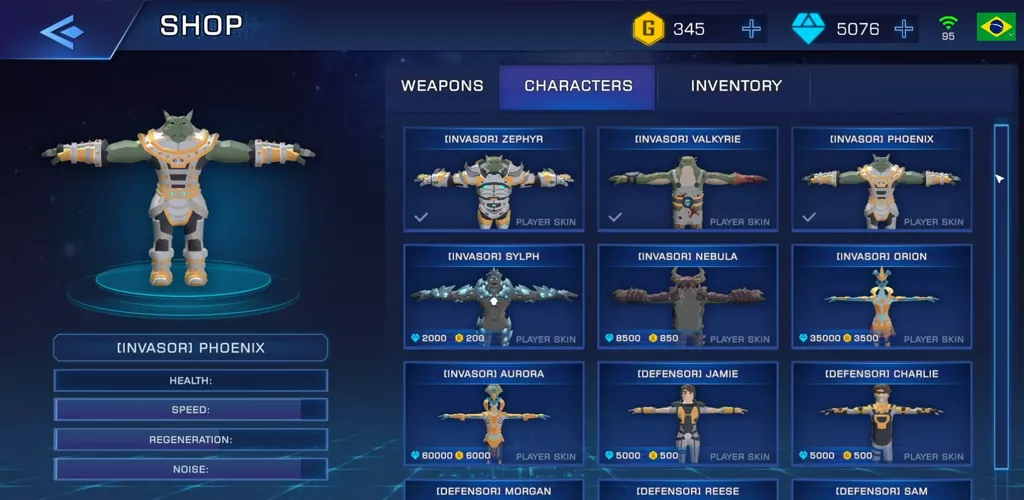Choose the Invasor Orion skin
Image resolution: width=1024 pixels, height=500 pixels.
pyautogui.click(x=882, y=297)
